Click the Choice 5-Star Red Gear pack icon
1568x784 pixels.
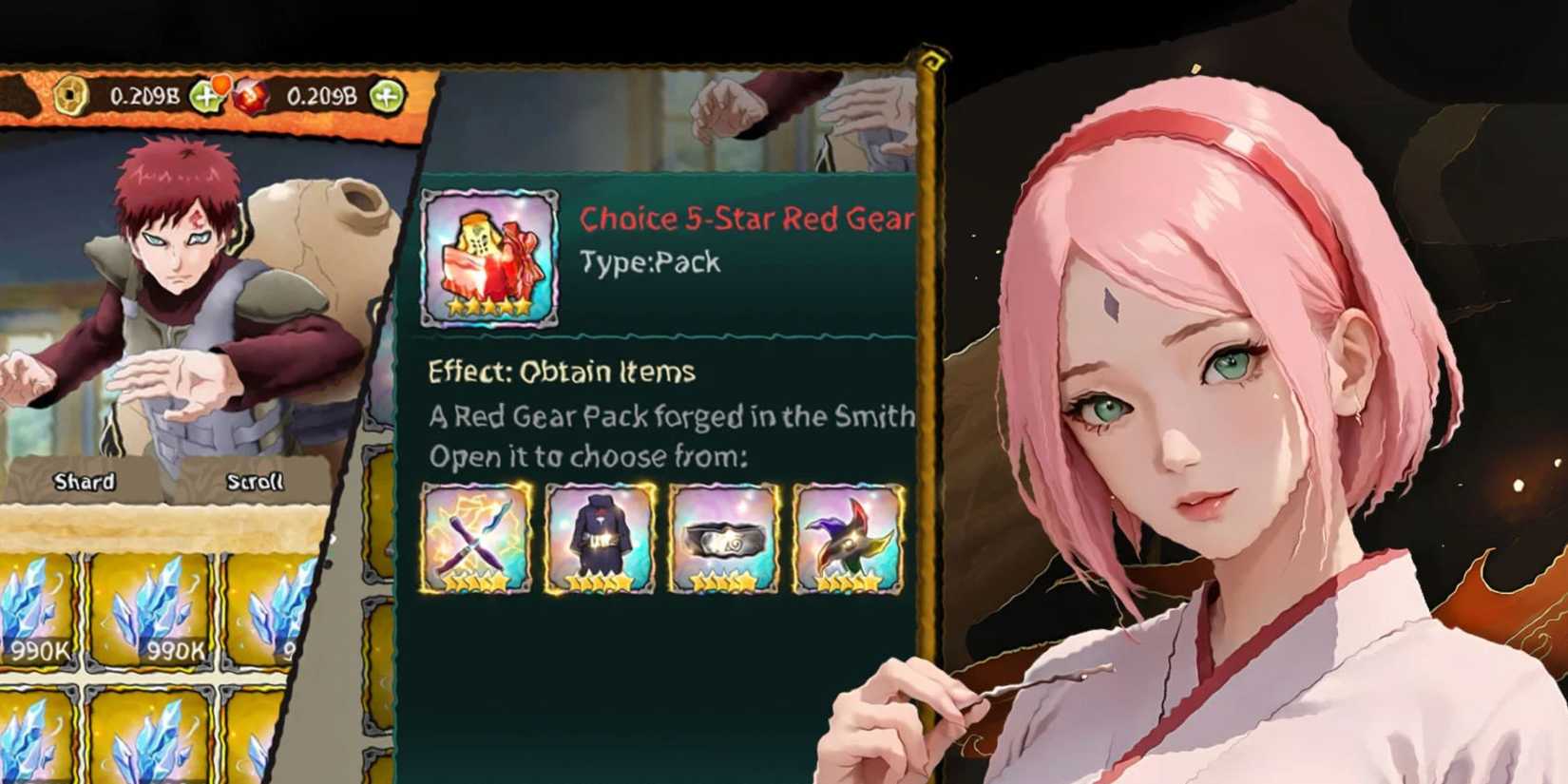coord(488,254)
